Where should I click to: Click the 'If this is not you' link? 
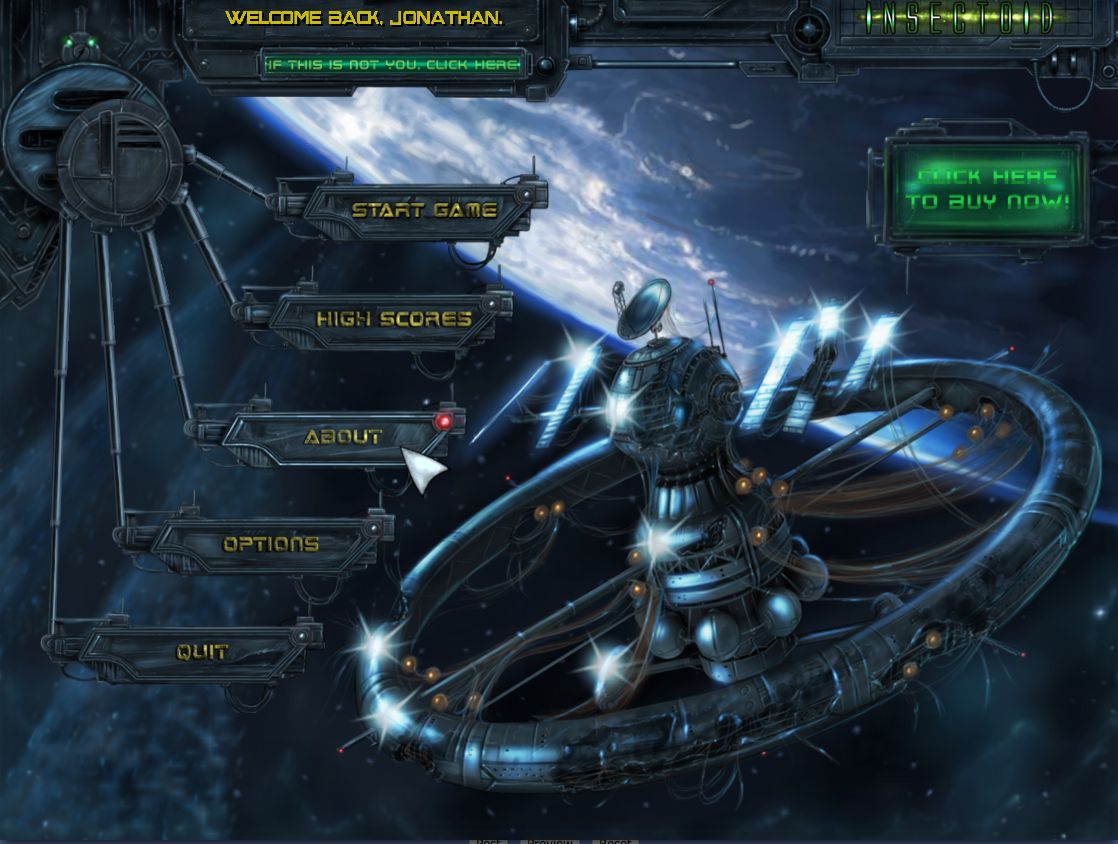pyautogui.click(x=392, y=65)
